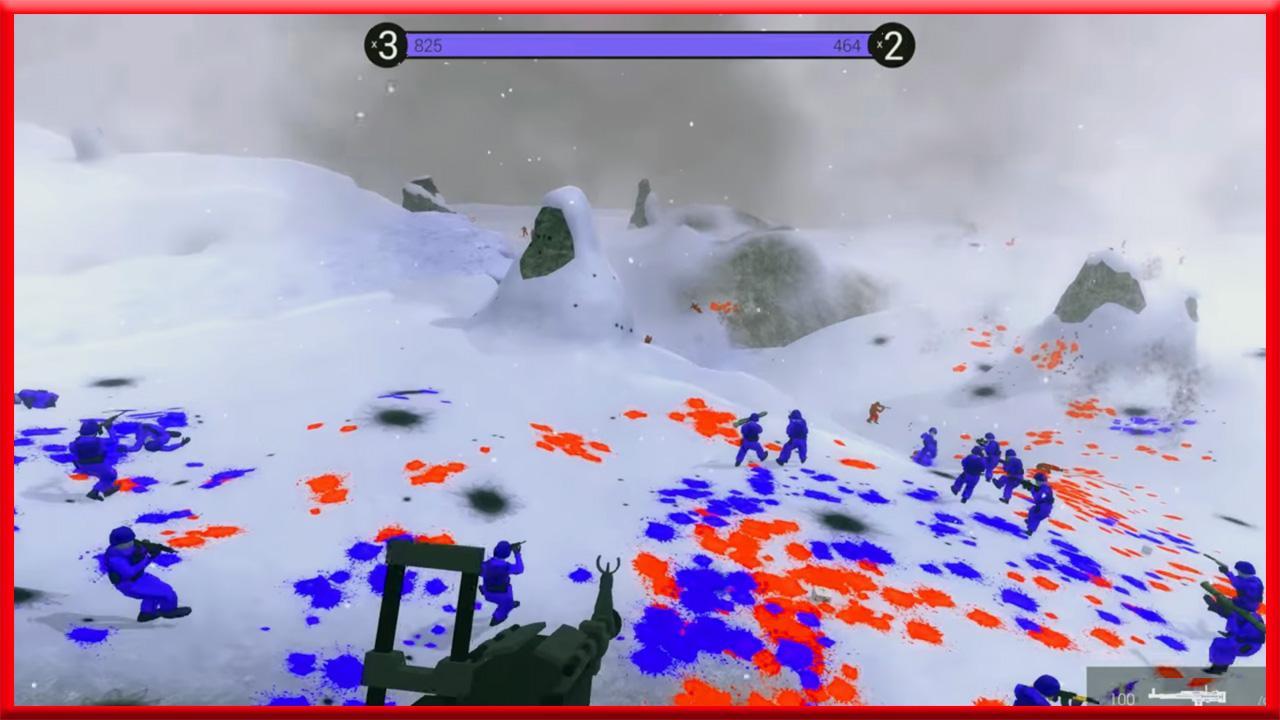Click the right end of the ticket bar
Viewport: 1280px width, 720px height.
(868, 43)
